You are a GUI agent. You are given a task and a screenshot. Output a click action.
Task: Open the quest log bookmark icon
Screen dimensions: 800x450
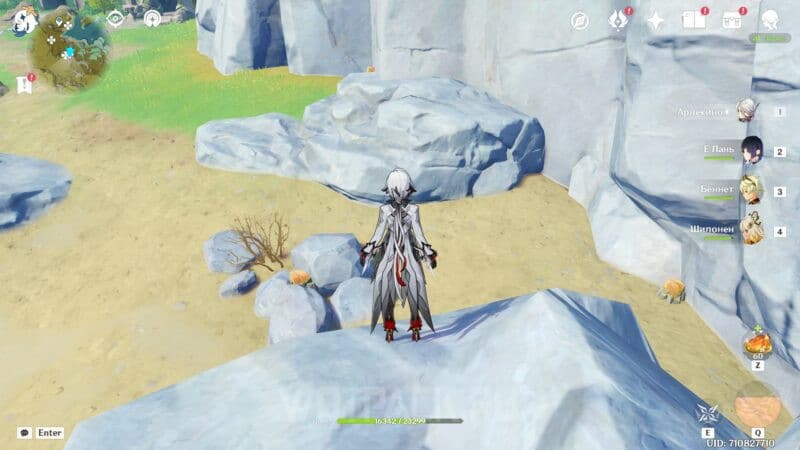click(x=24, y=84)
